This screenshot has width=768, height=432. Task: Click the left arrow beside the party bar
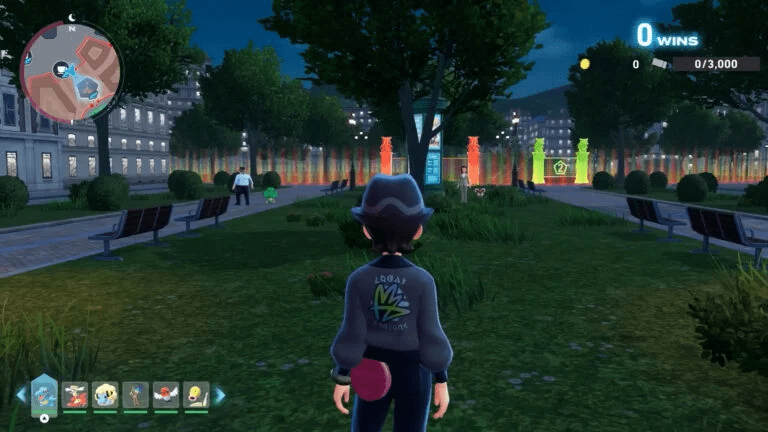point(20,395)
